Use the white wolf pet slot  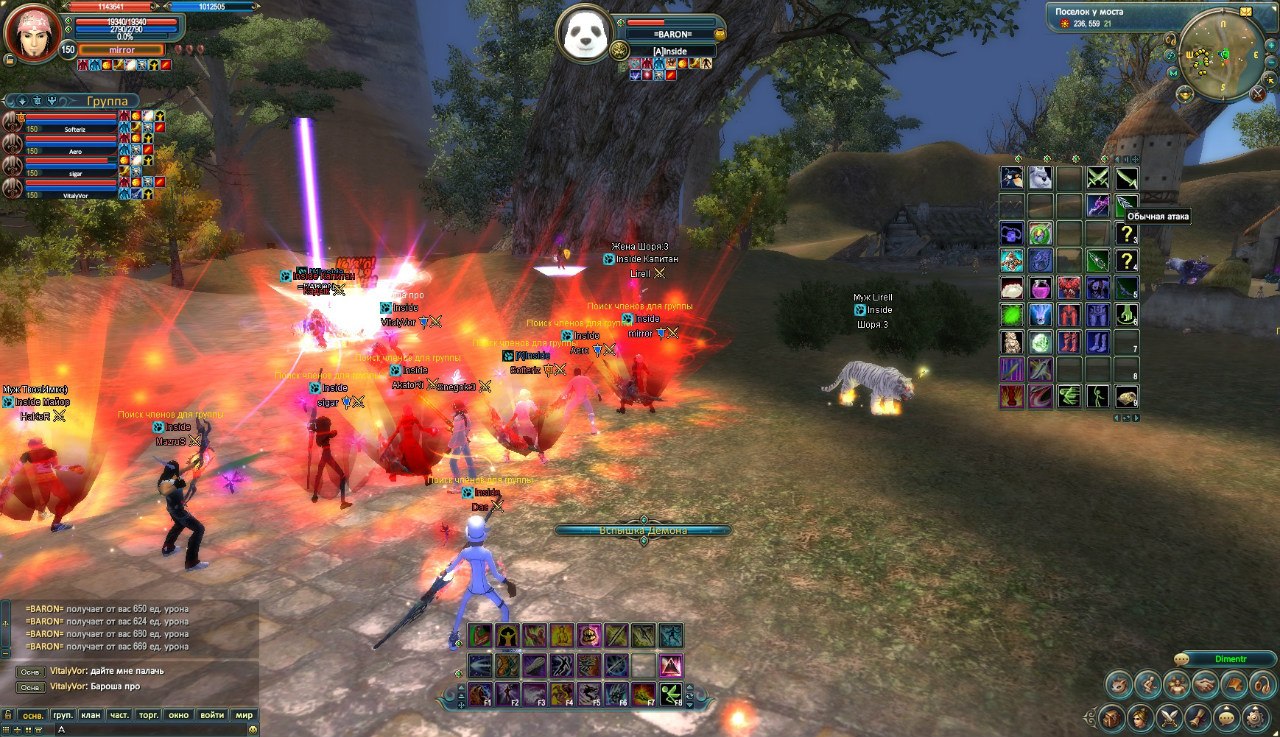pos(1040,178)
